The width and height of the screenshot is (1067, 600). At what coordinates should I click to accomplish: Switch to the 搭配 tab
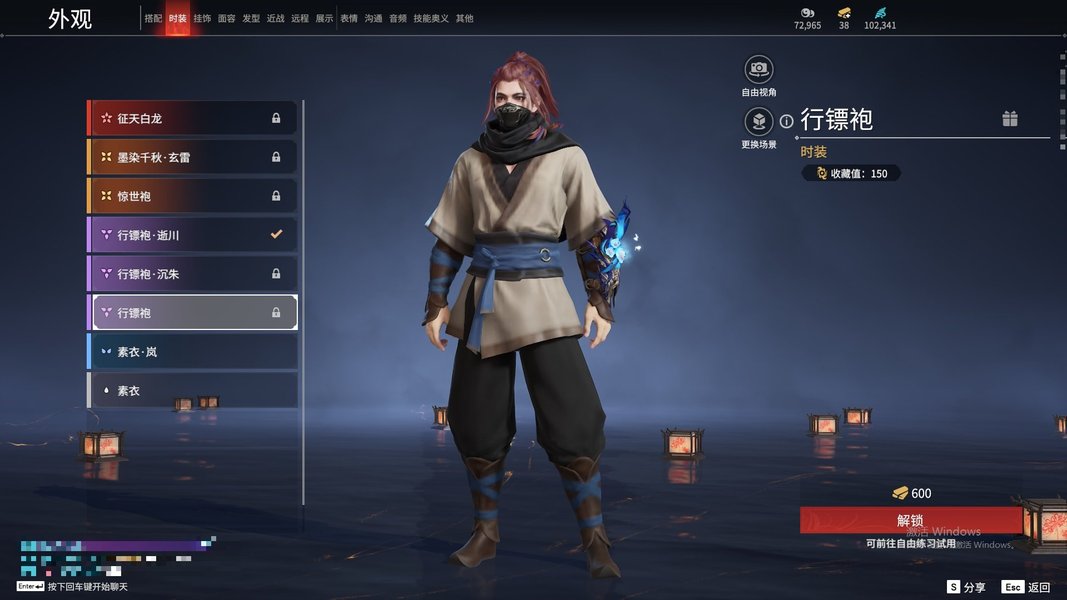coord(153,19)
